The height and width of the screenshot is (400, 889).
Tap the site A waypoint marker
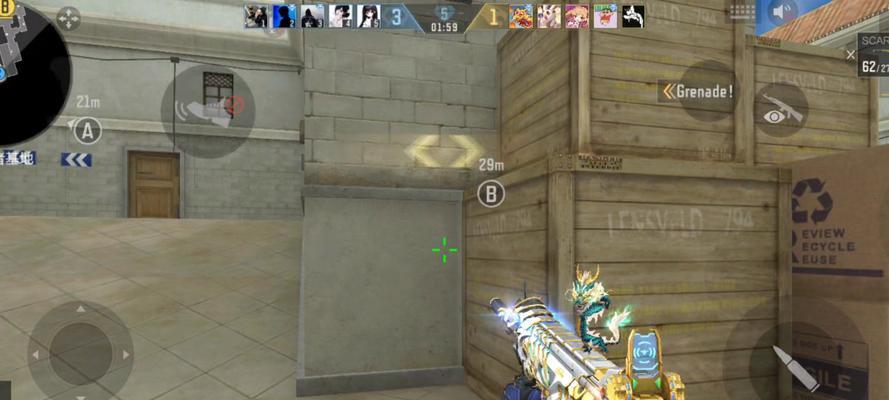tap(88, 130)
